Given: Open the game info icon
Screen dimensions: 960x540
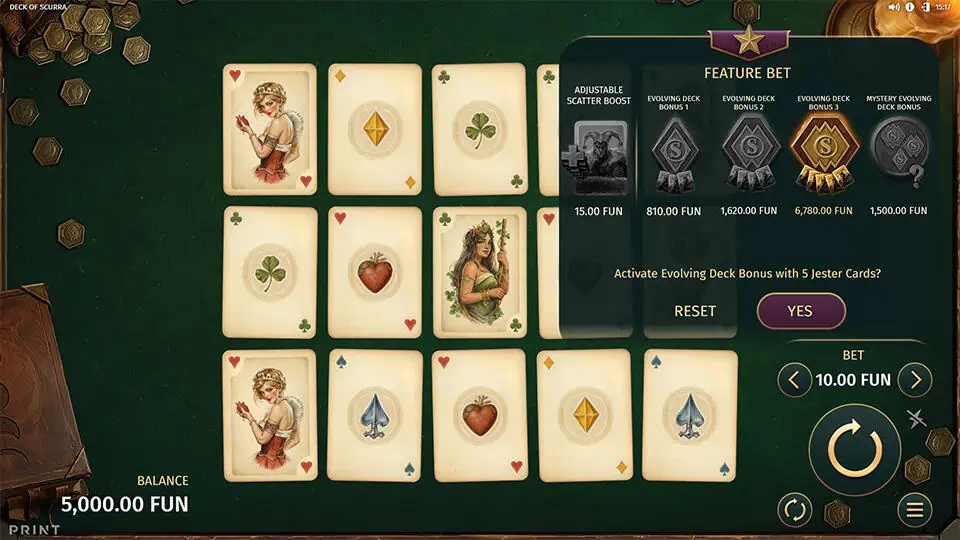Looking at the screenshot, I should 911,7.
